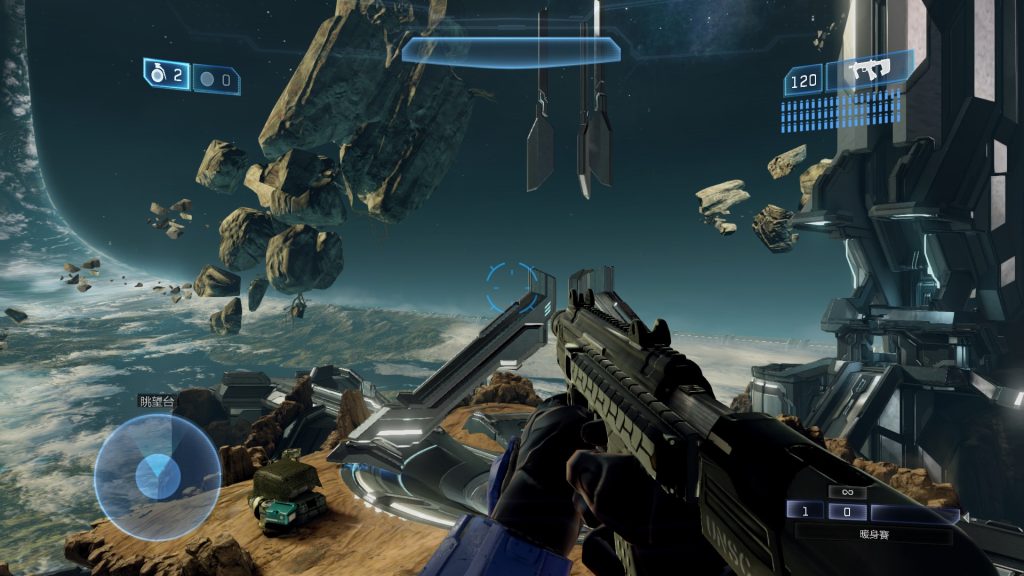
Task: Select the empty plasma grenade slot
Action: tap(216, 79)
